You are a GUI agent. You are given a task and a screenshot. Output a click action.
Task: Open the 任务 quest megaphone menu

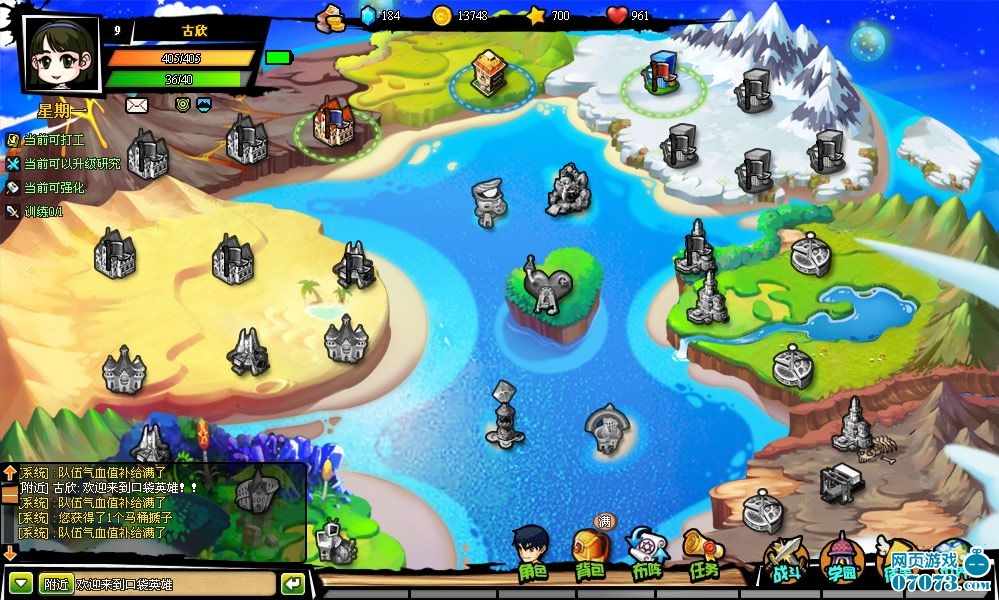pyautogui.click(x=702, y=554)
